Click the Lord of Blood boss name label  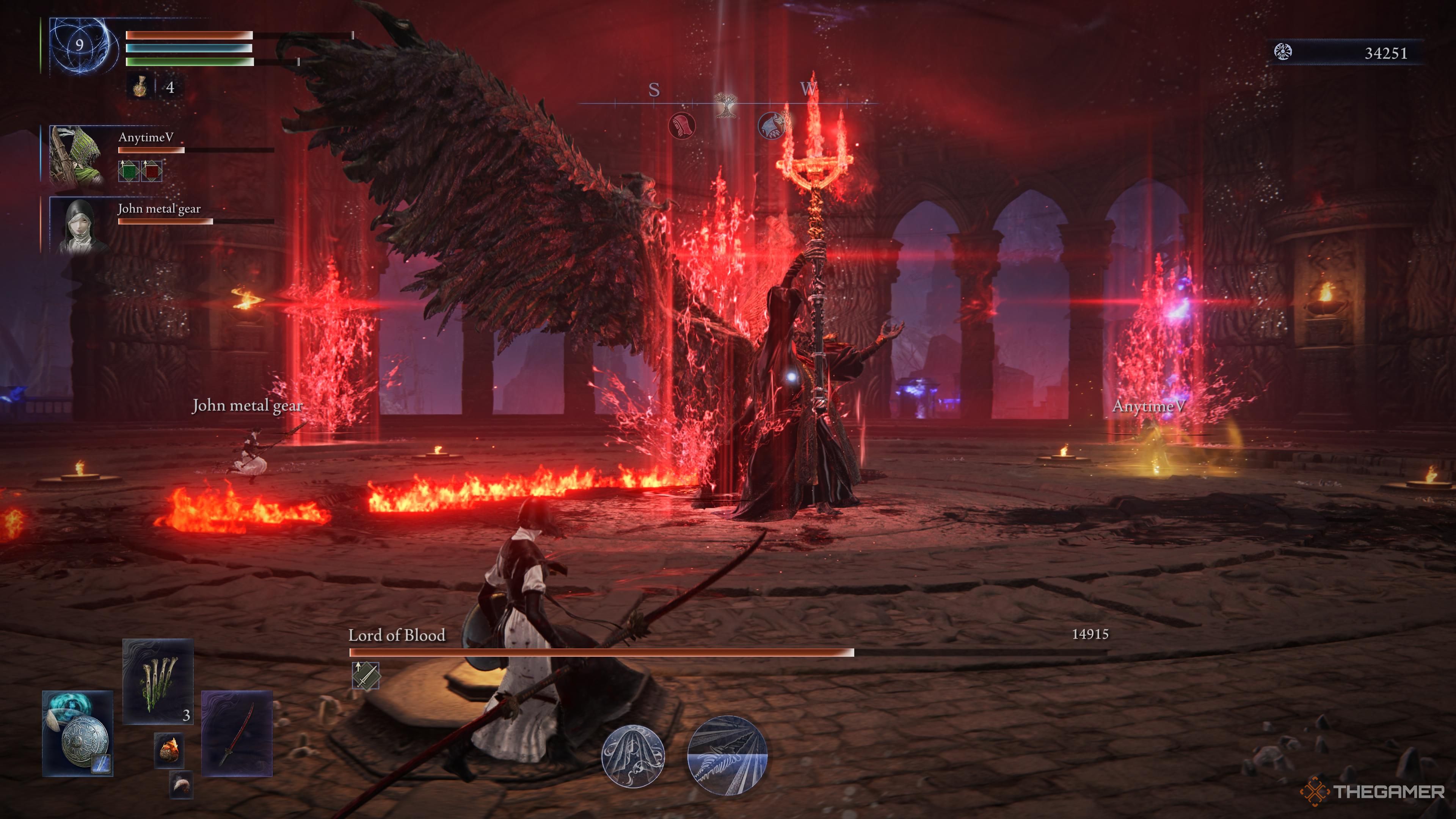pos(397,635)
